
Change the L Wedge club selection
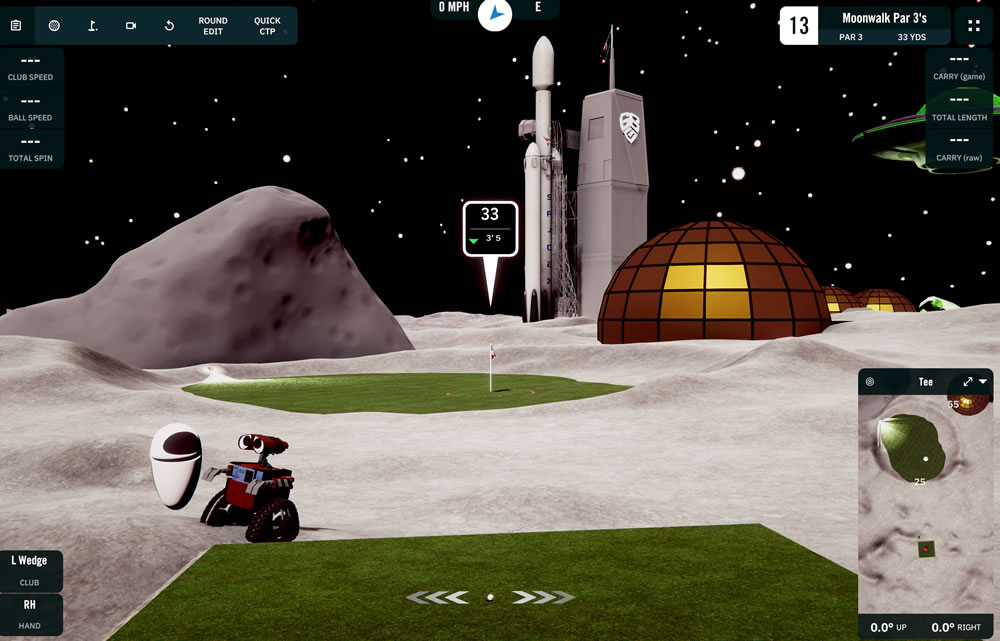pos(30,569)
